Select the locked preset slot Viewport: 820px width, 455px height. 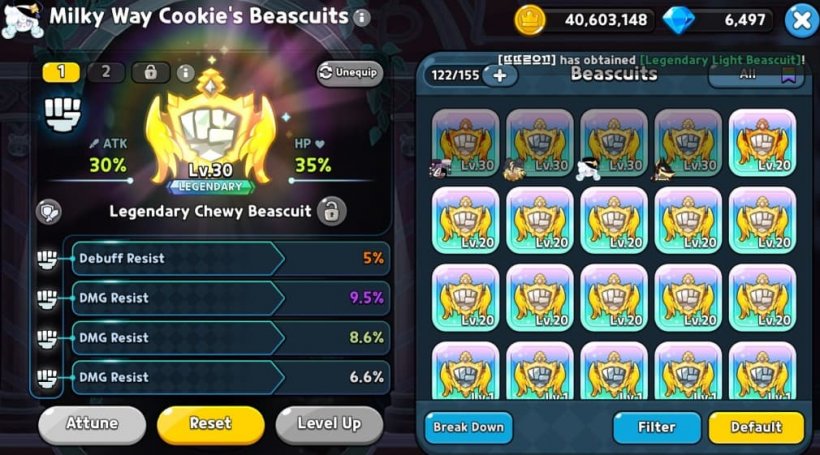pos(151,72)
